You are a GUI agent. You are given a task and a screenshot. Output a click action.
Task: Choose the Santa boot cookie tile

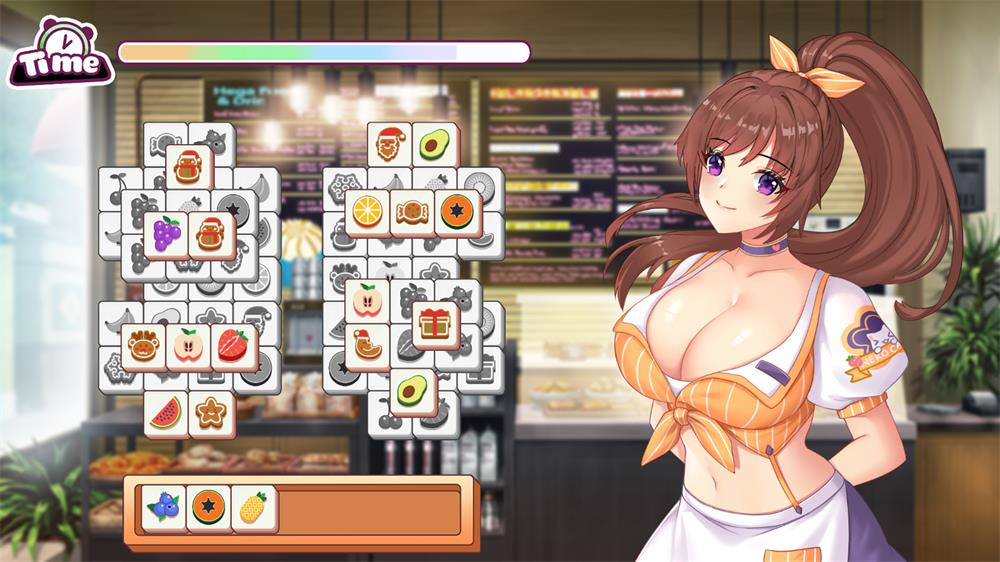(x=367, y=347)
